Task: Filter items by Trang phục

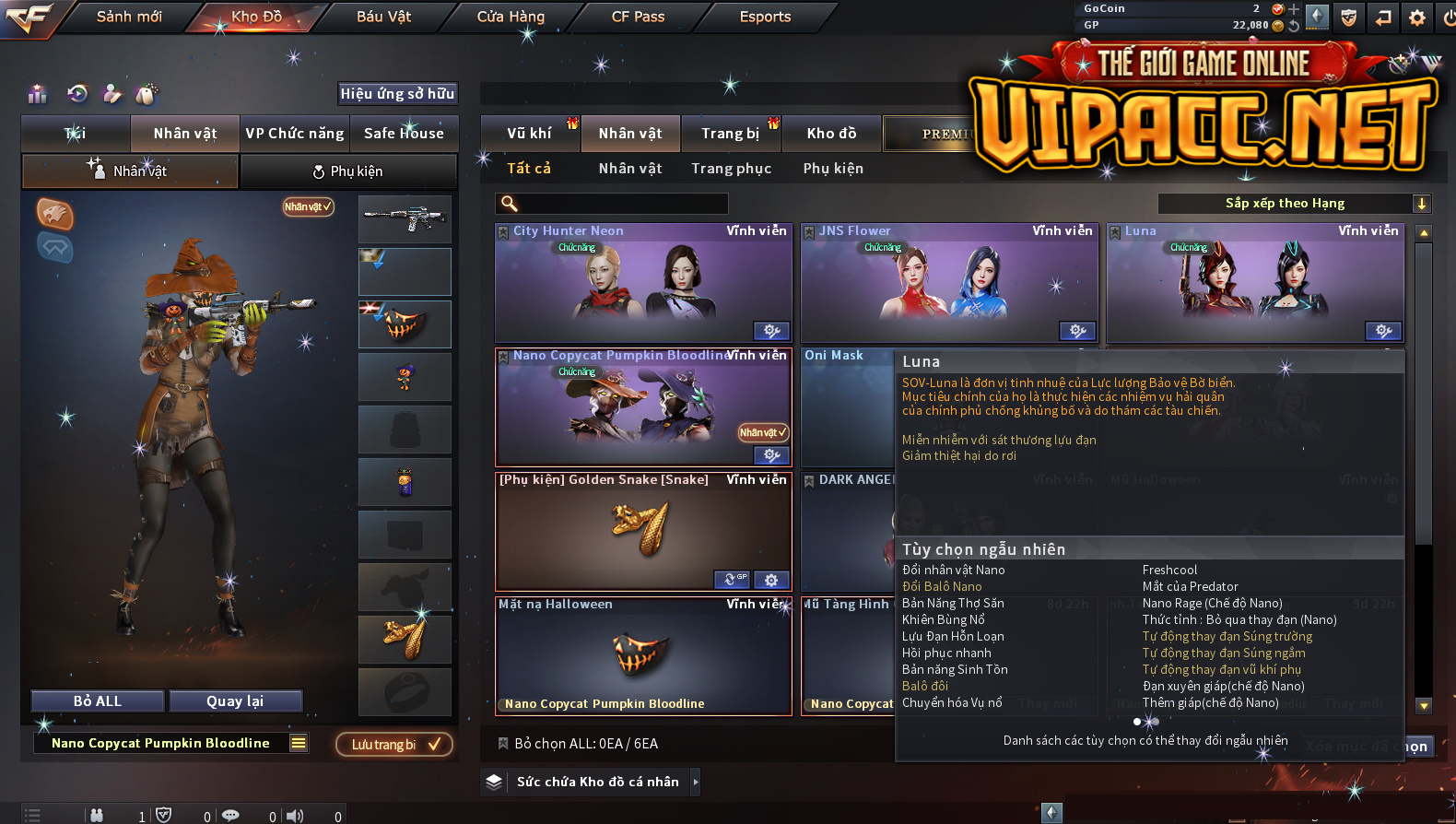Action: (x=731, y=169)
